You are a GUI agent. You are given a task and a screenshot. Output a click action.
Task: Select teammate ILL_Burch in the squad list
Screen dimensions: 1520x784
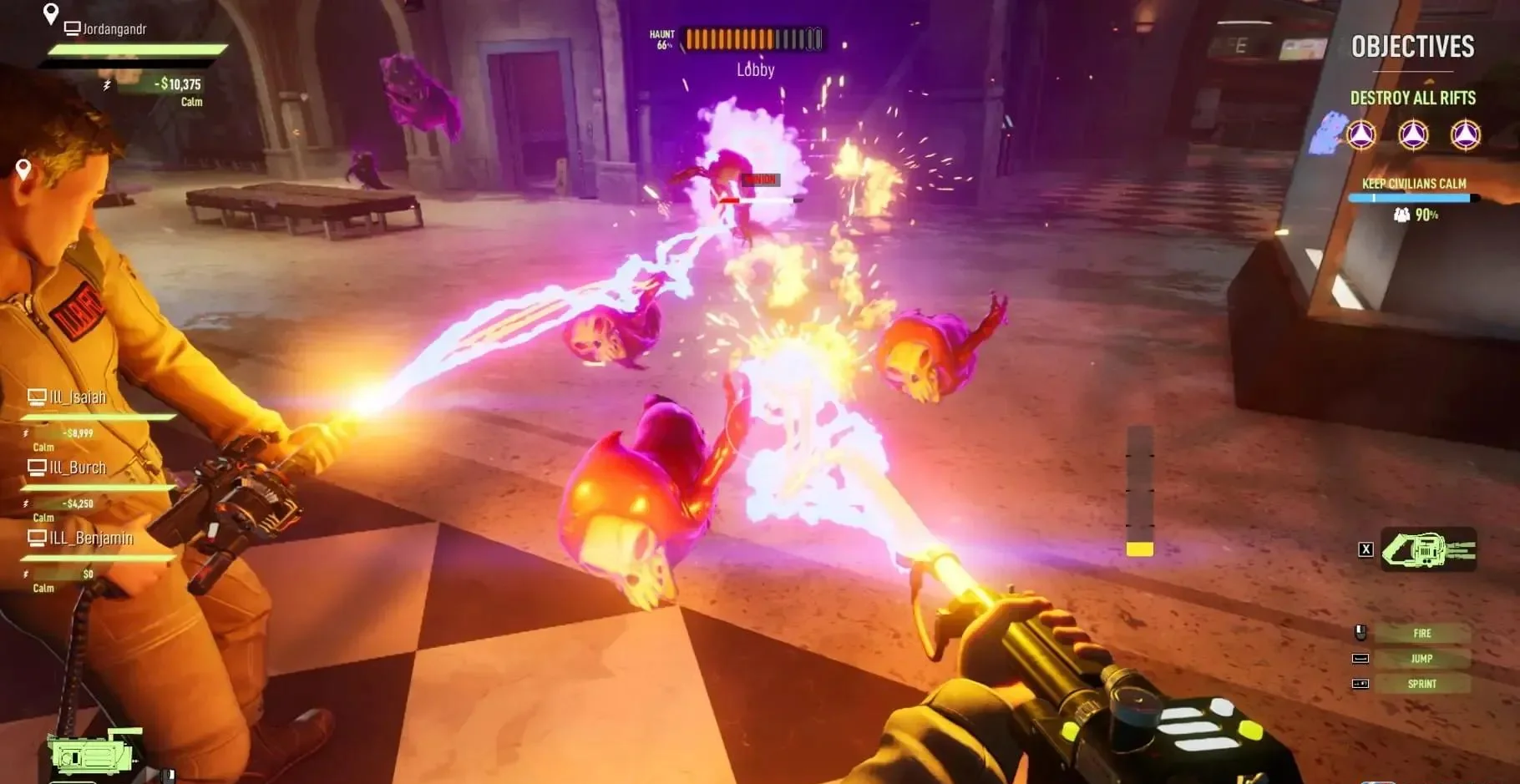77,468
